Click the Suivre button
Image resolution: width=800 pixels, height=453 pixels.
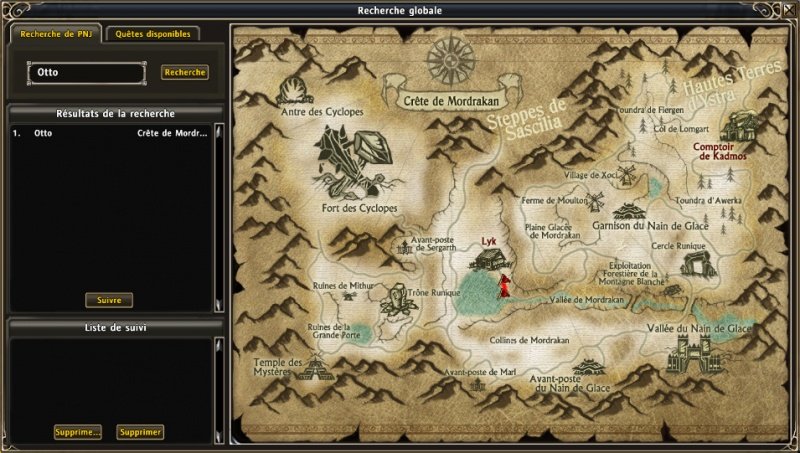point(109,300)
